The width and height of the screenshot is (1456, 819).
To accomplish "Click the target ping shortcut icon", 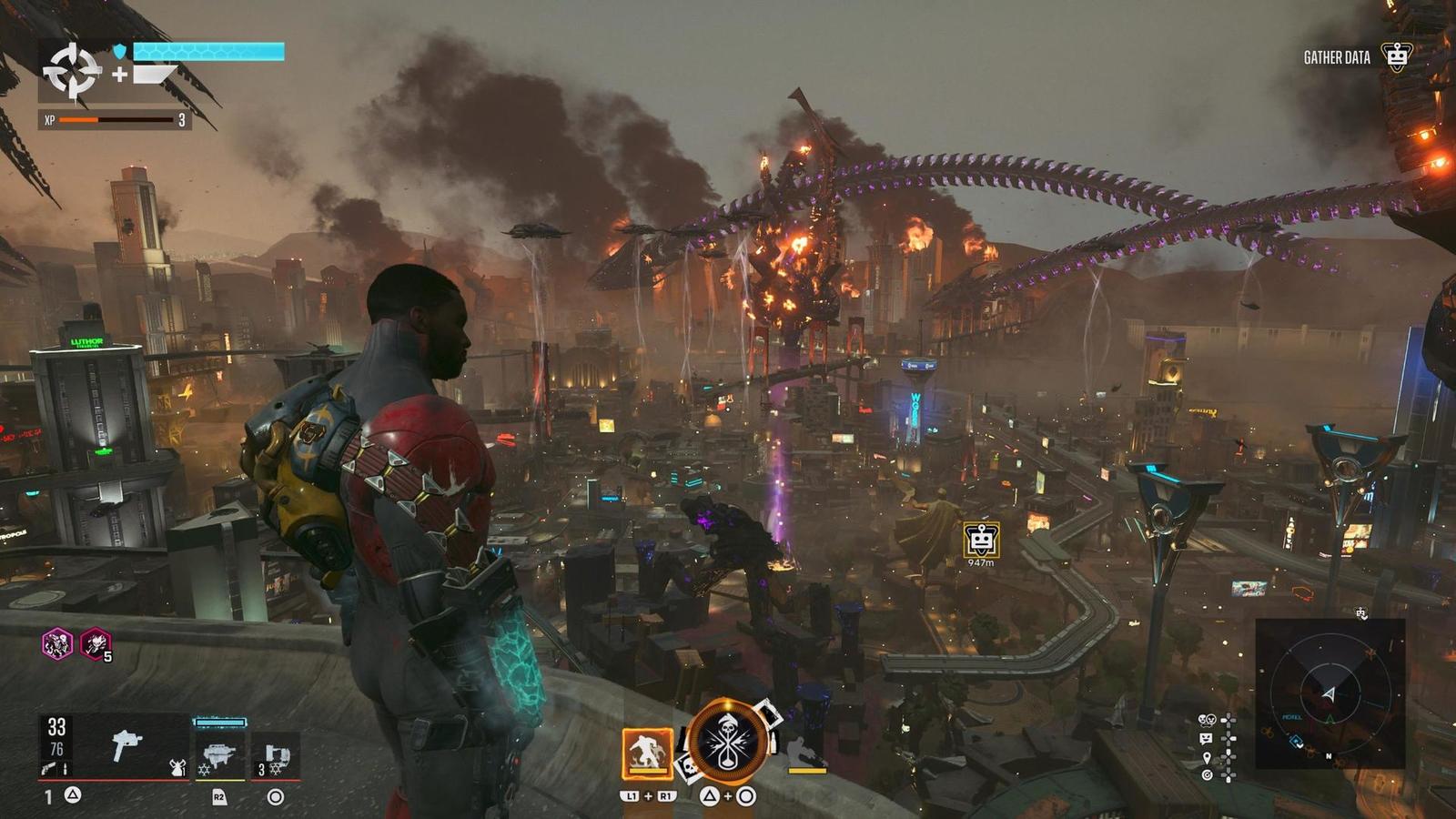I will (1207, 775).
